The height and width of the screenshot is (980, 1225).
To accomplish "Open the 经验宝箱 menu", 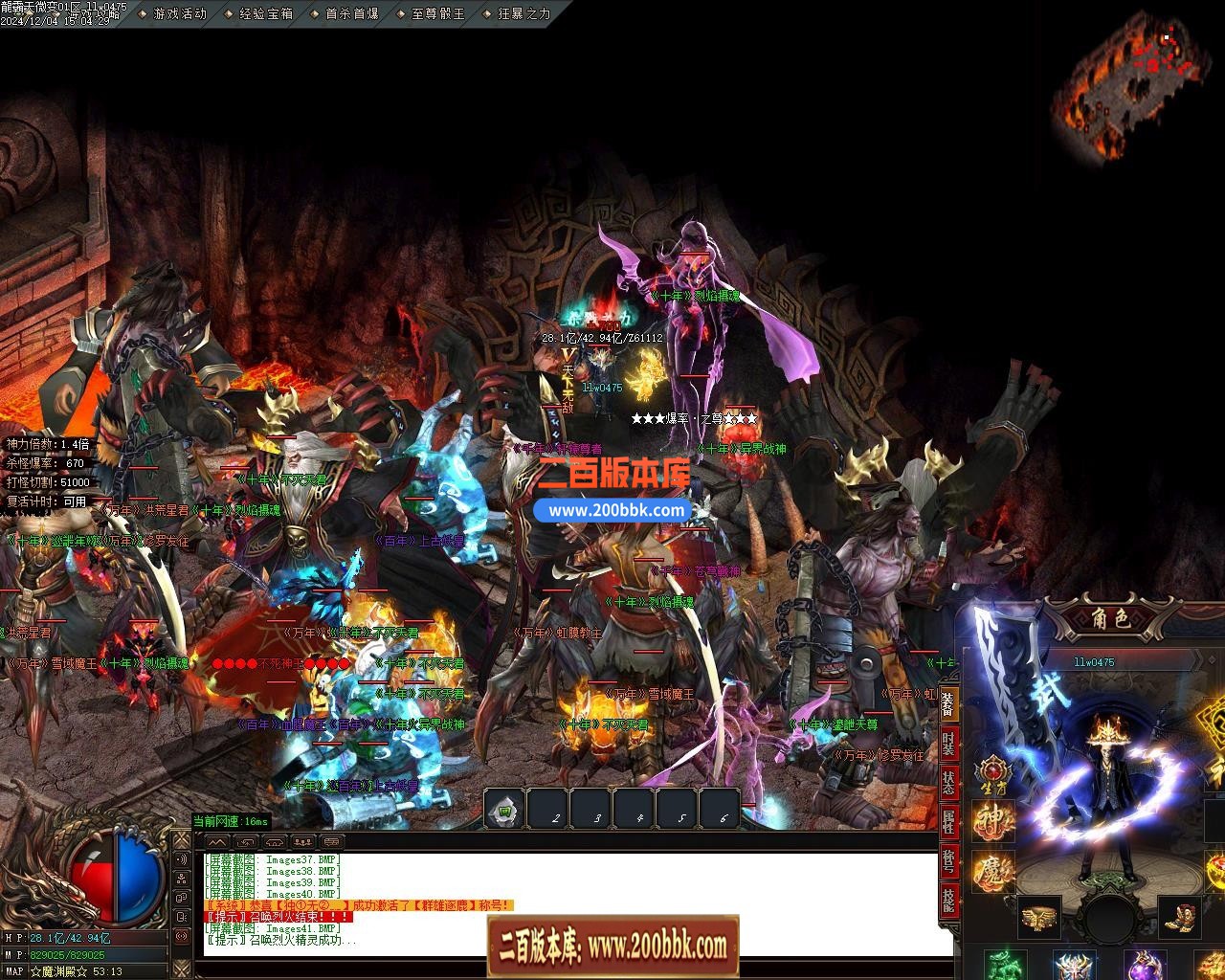I will tap(265, 13).
